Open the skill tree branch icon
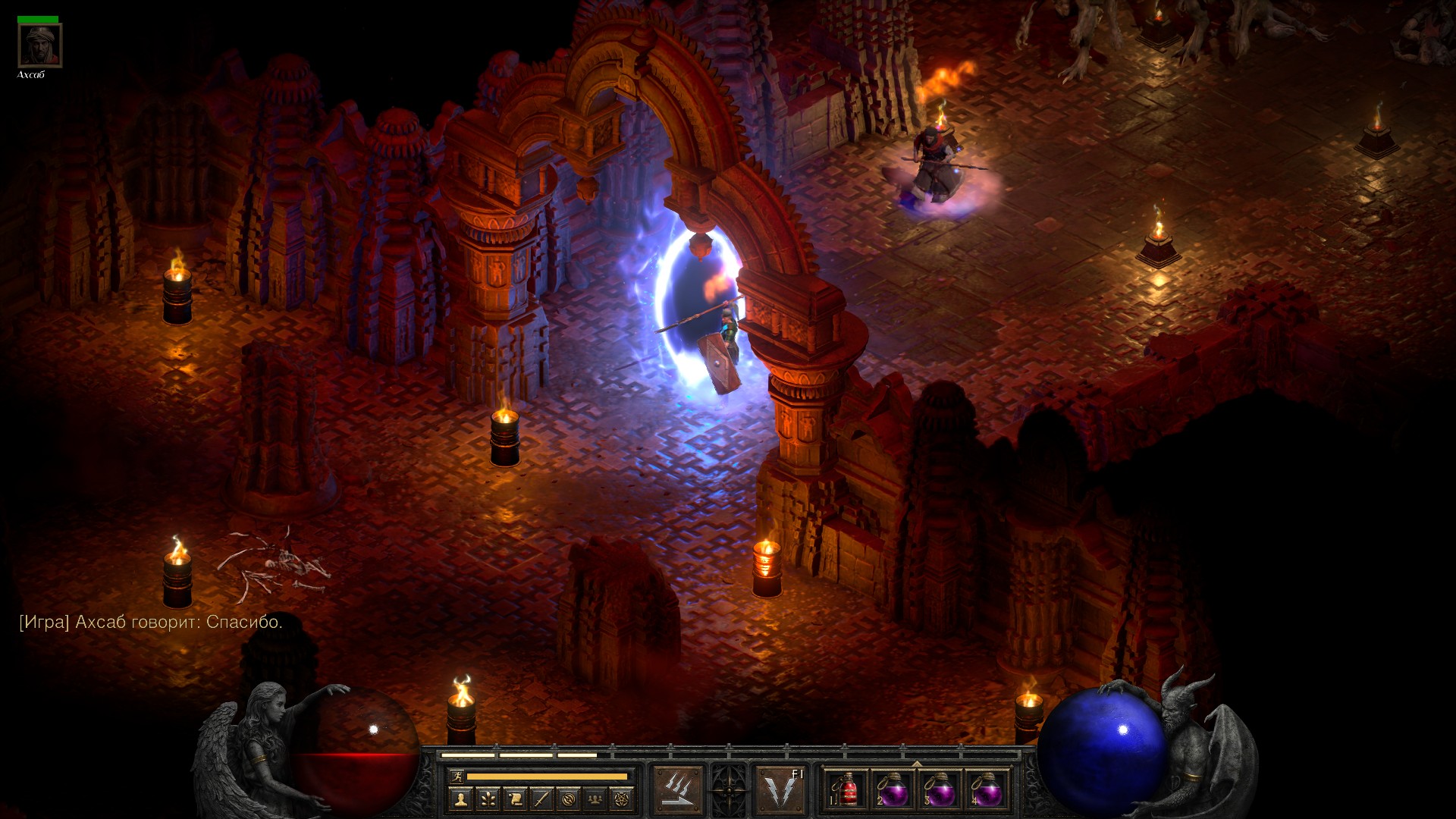The width and height of the screenshot is (1456, 819). pyautogui.click(x=487, y=799)
